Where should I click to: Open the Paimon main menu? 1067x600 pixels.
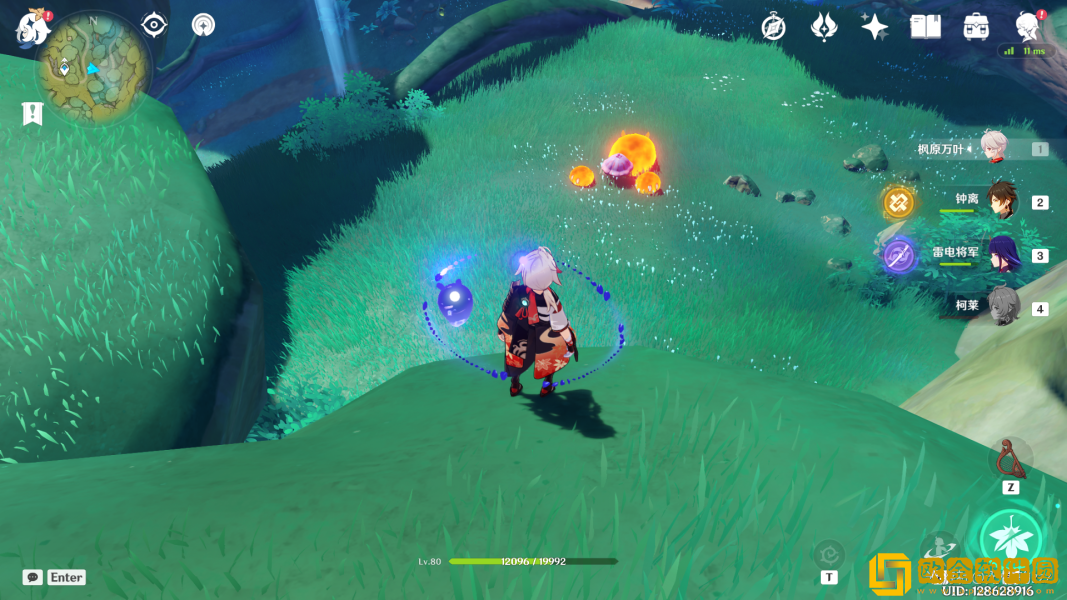(x=33, y=27)
